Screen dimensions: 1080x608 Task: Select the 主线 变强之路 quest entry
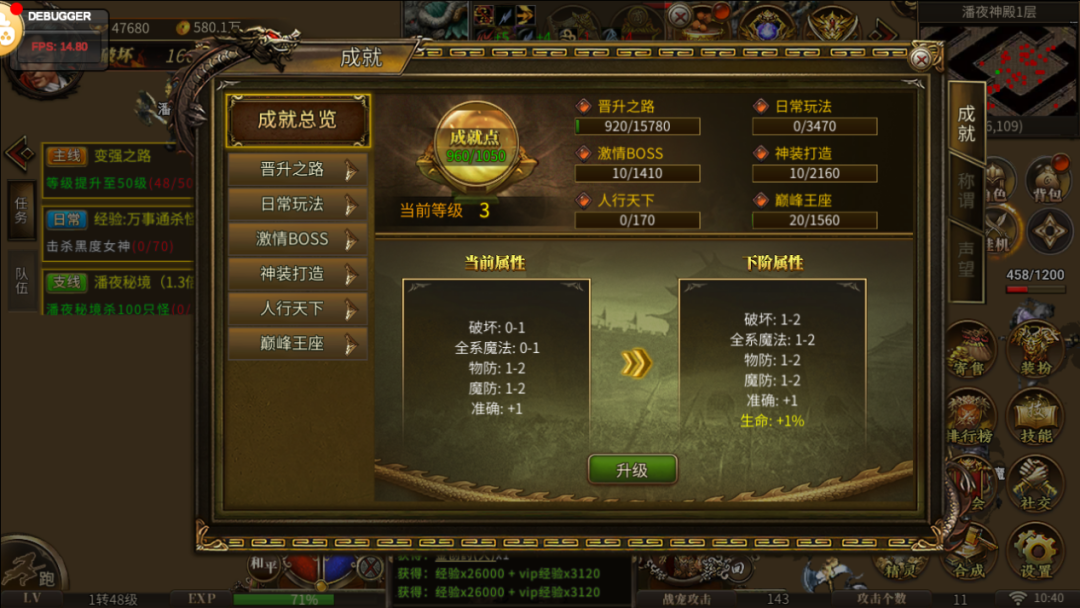[120, 157]
